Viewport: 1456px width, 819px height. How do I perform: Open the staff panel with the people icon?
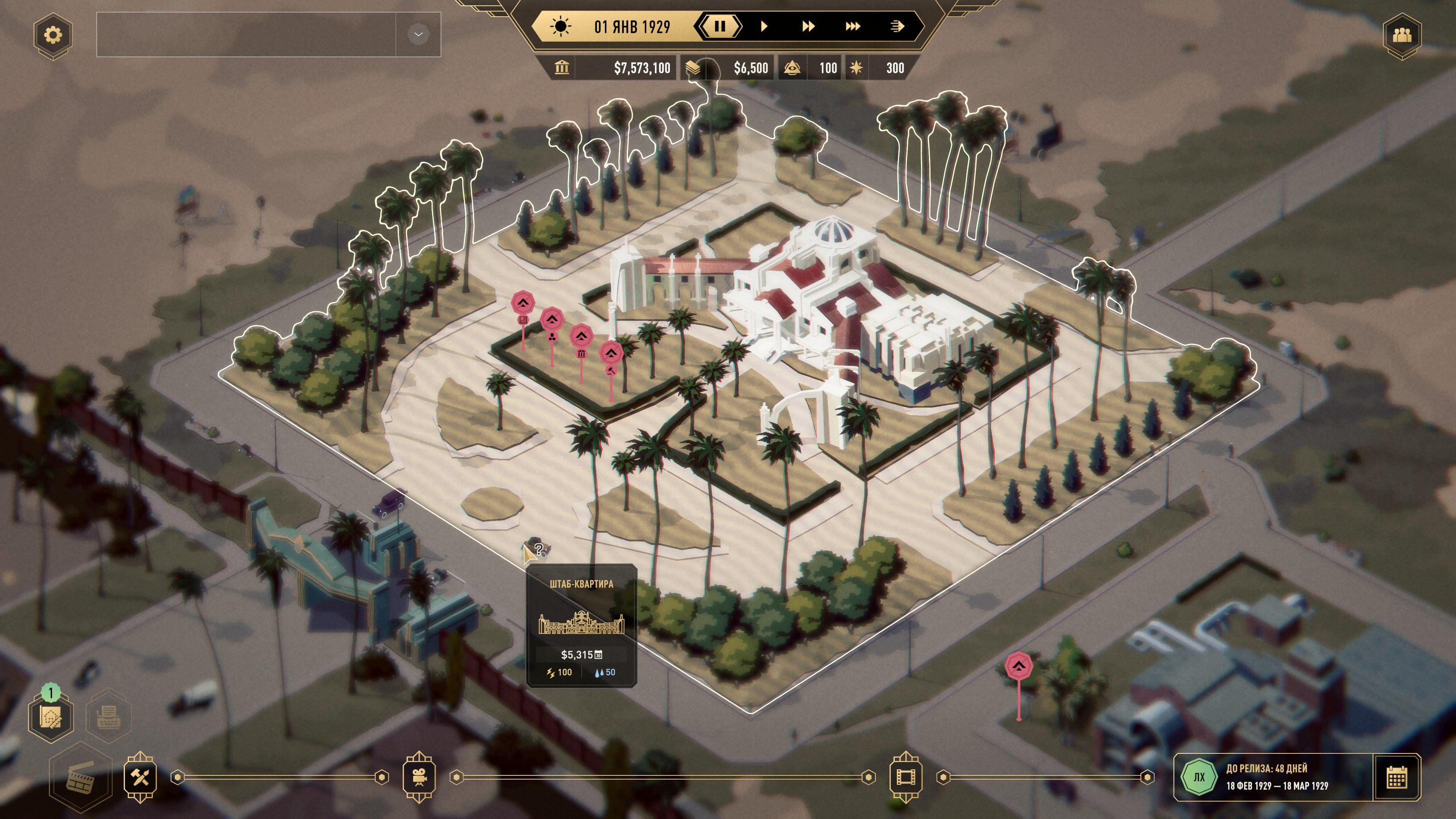pos(1402,35)
